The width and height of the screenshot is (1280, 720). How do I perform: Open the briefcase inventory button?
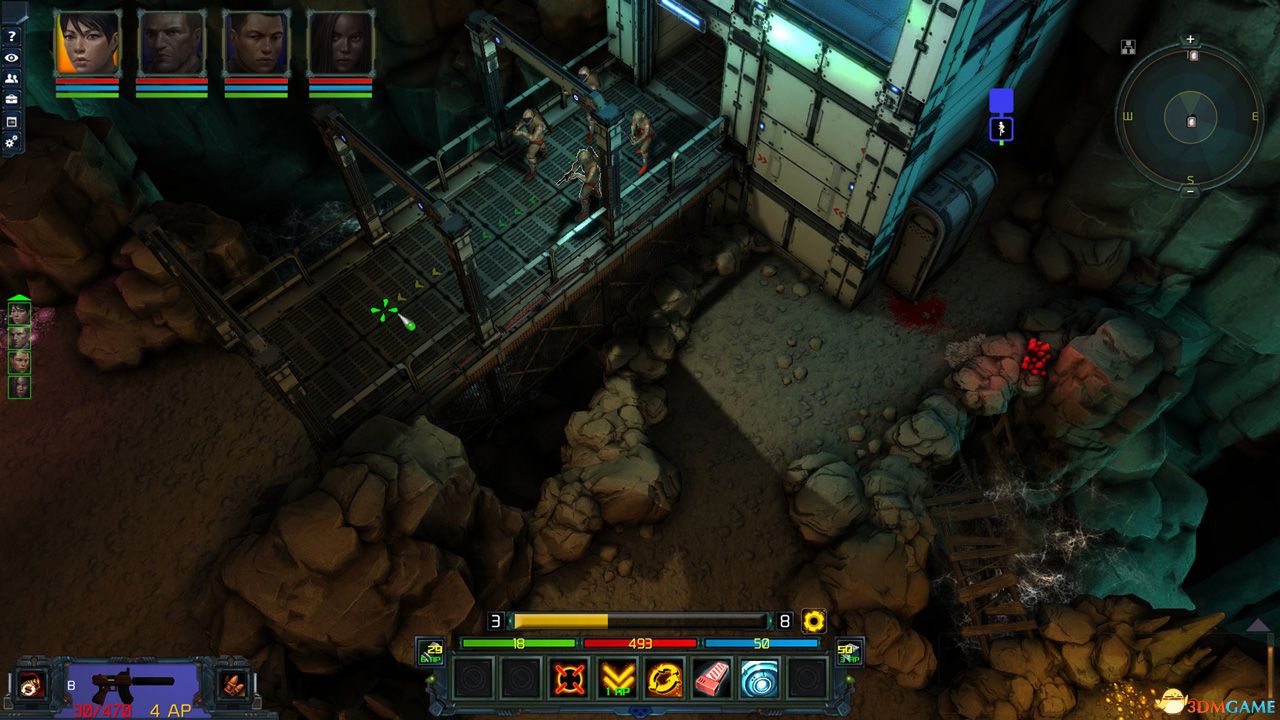click(x=12, y=99)
